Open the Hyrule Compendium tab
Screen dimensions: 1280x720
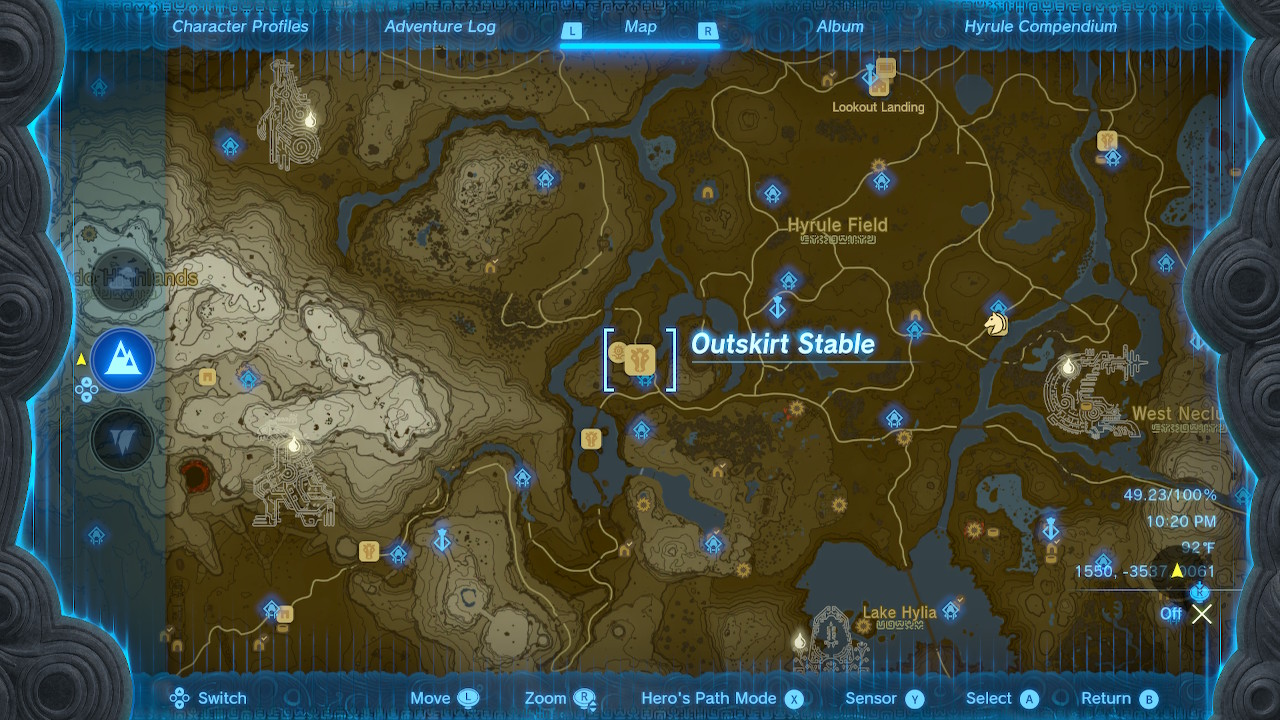pos(1040,26)
